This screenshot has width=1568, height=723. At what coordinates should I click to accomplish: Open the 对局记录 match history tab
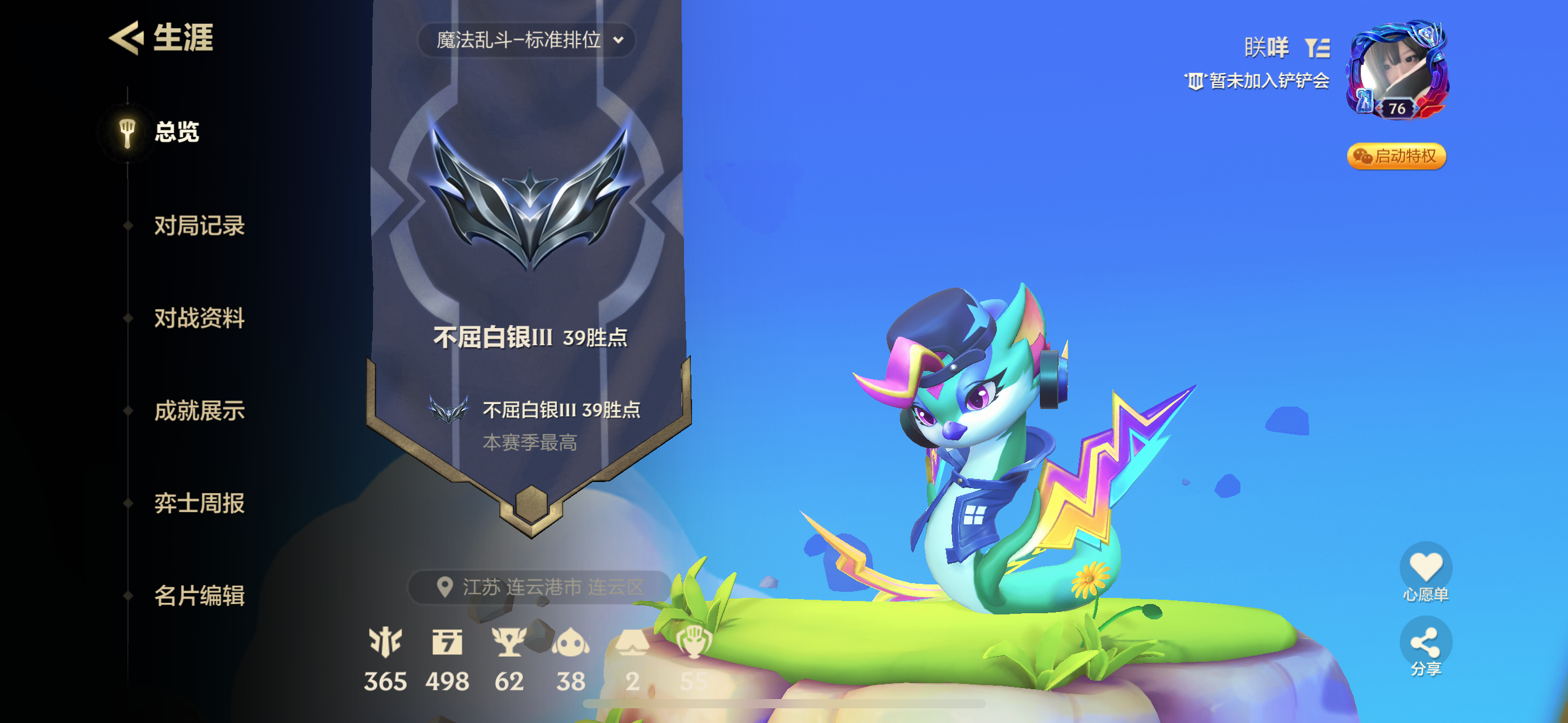(199, 226)
